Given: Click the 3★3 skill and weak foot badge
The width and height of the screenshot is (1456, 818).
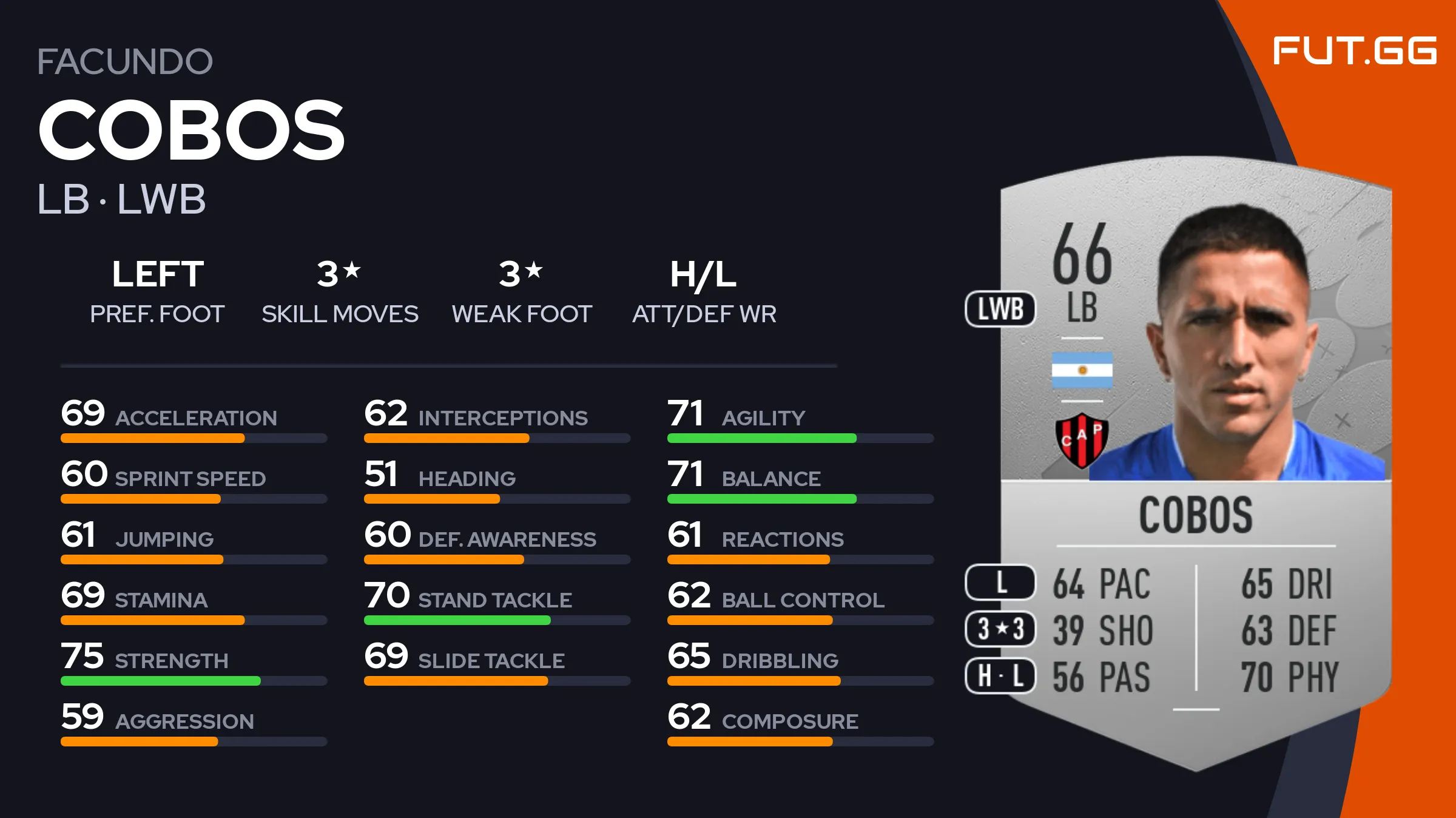Looking at the screenshot, I should (1000, 629).
